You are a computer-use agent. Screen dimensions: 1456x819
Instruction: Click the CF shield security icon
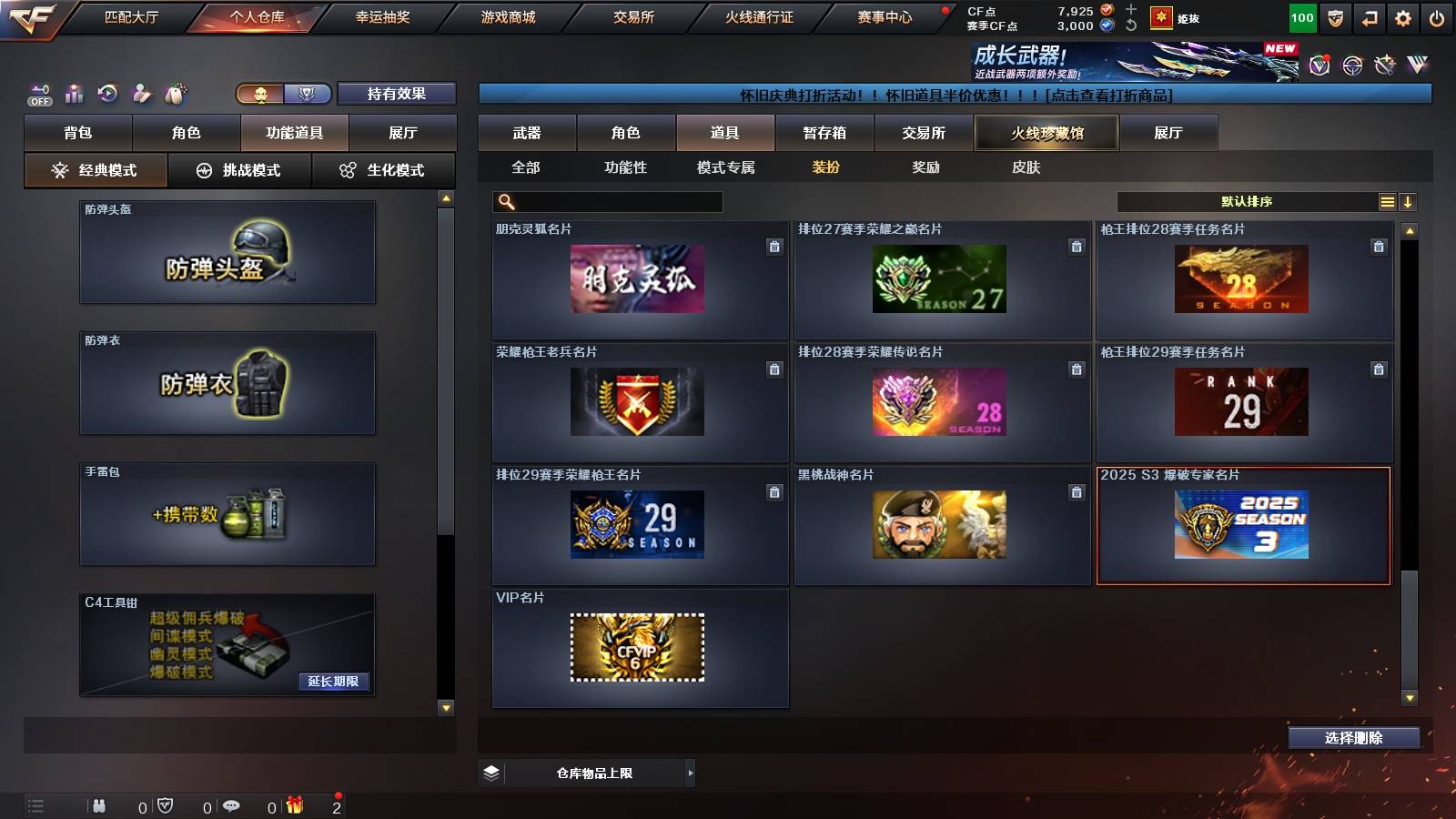pyautogui.click(x=1335, y=16)
